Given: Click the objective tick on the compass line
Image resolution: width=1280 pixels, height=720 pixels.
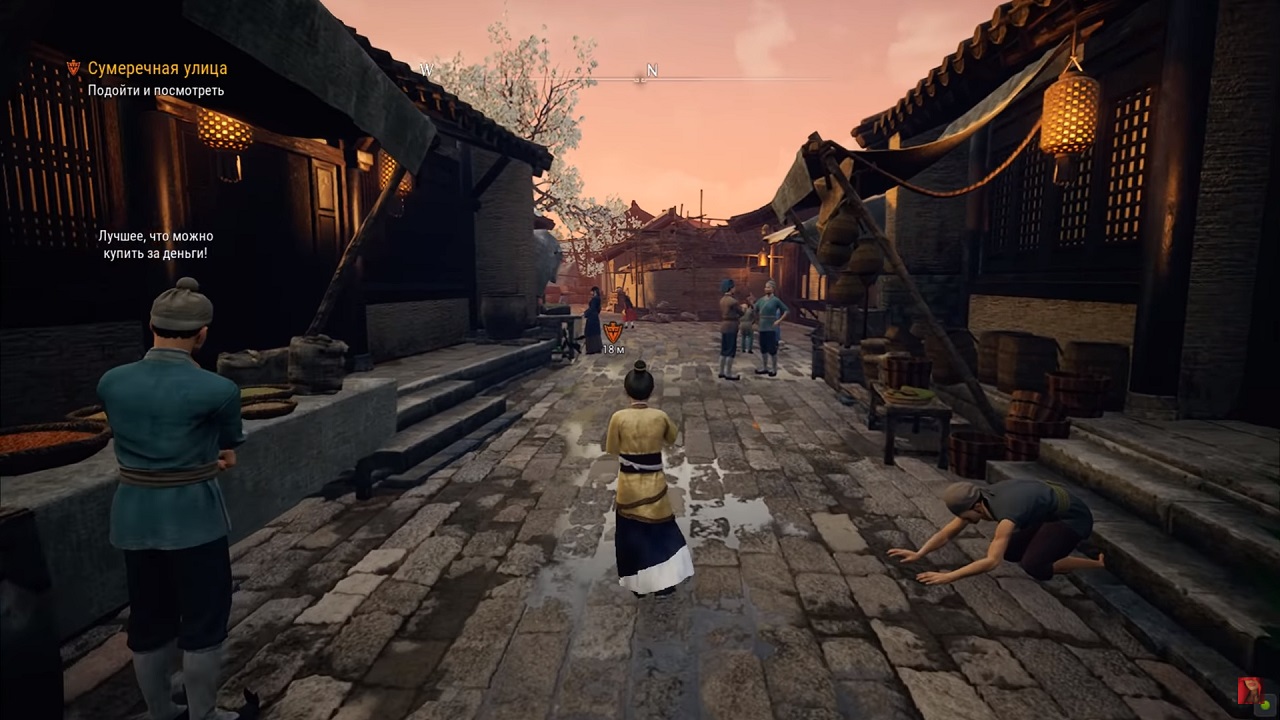Looking at the screenshot, I should tap(639, 79).
